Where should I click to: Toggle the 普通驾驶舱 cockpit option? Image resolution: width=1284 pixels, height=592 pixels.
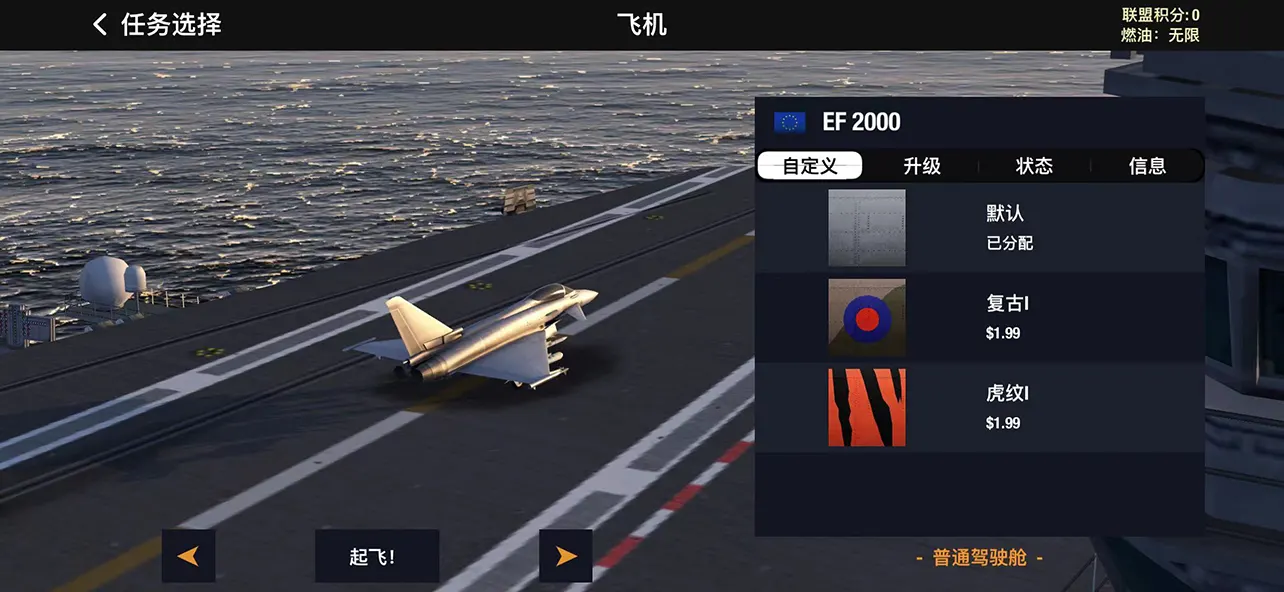coord(979,558)
